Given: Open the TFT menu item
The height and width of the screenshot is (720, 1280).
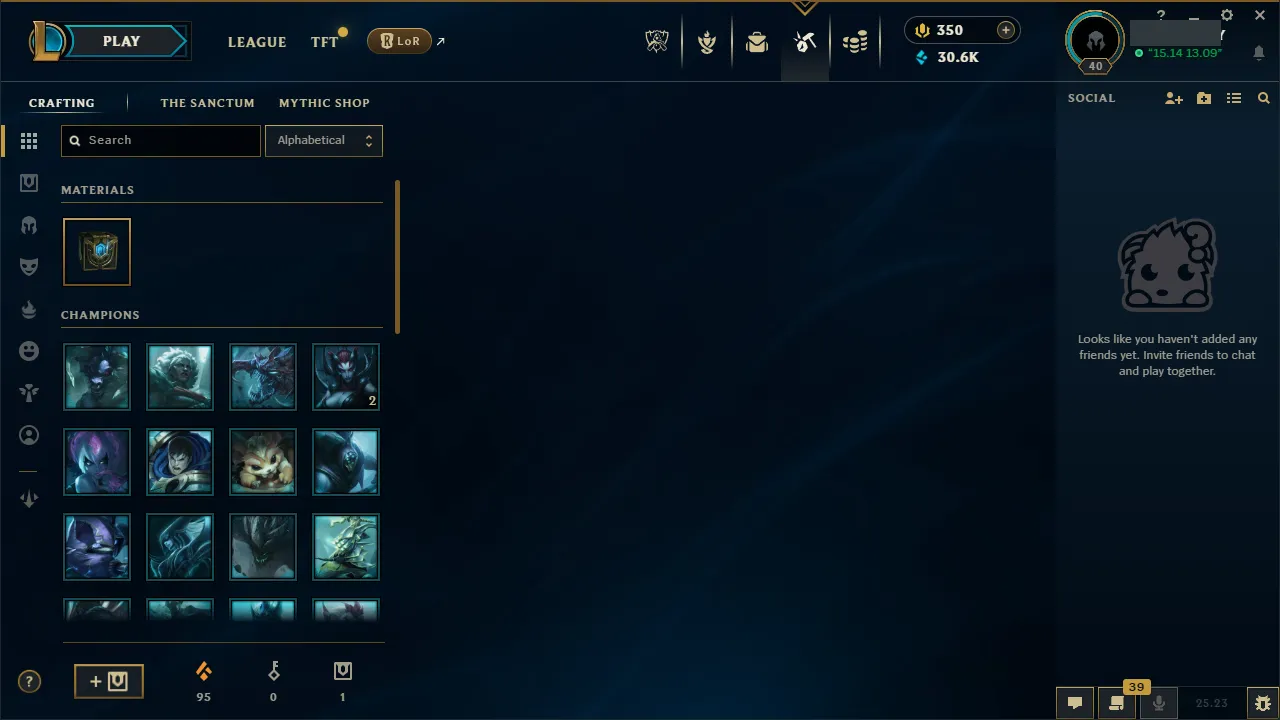Looking at the screenshot, I should (x=324, y=41).
